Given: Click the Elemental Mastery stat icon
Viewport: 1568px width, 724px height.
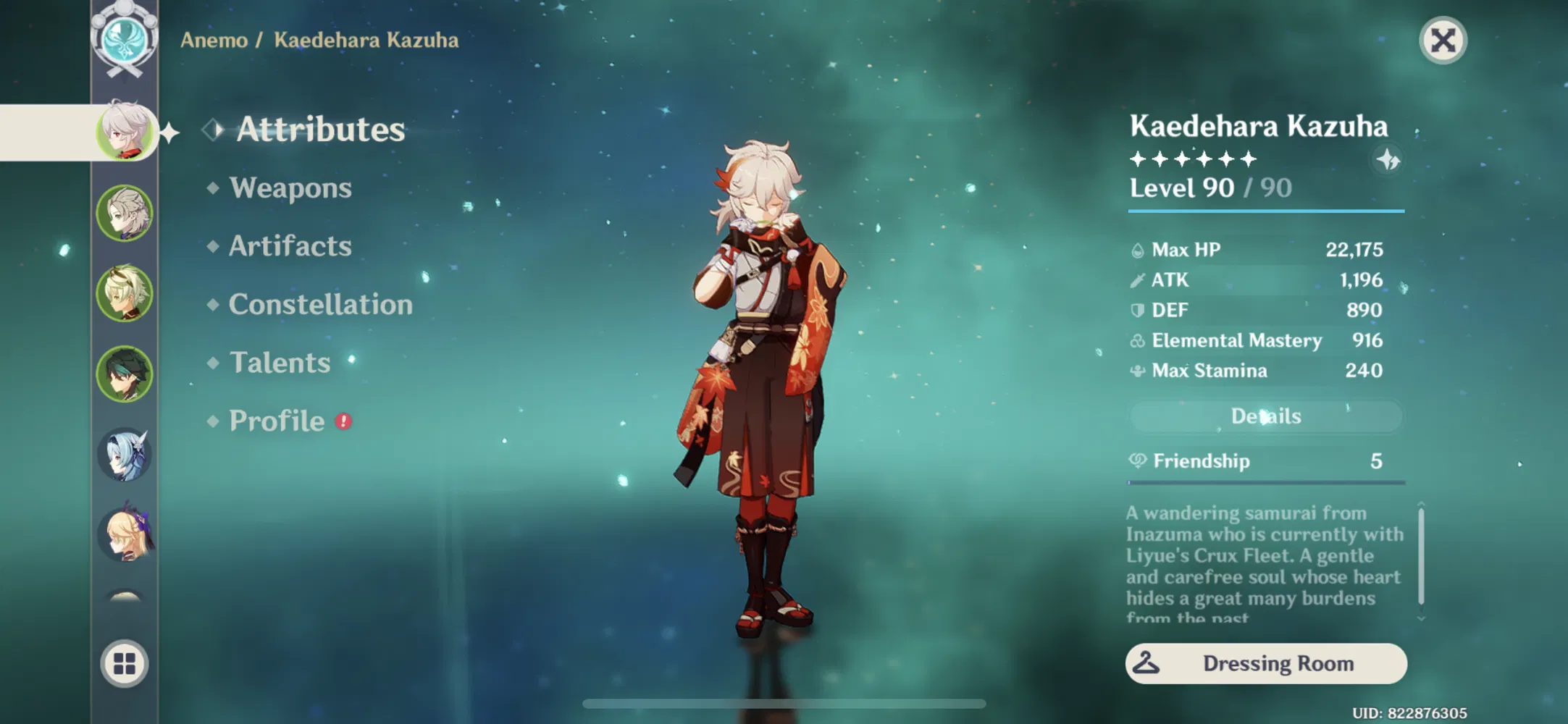Looking at the screenshot, I should (1139, 340).
